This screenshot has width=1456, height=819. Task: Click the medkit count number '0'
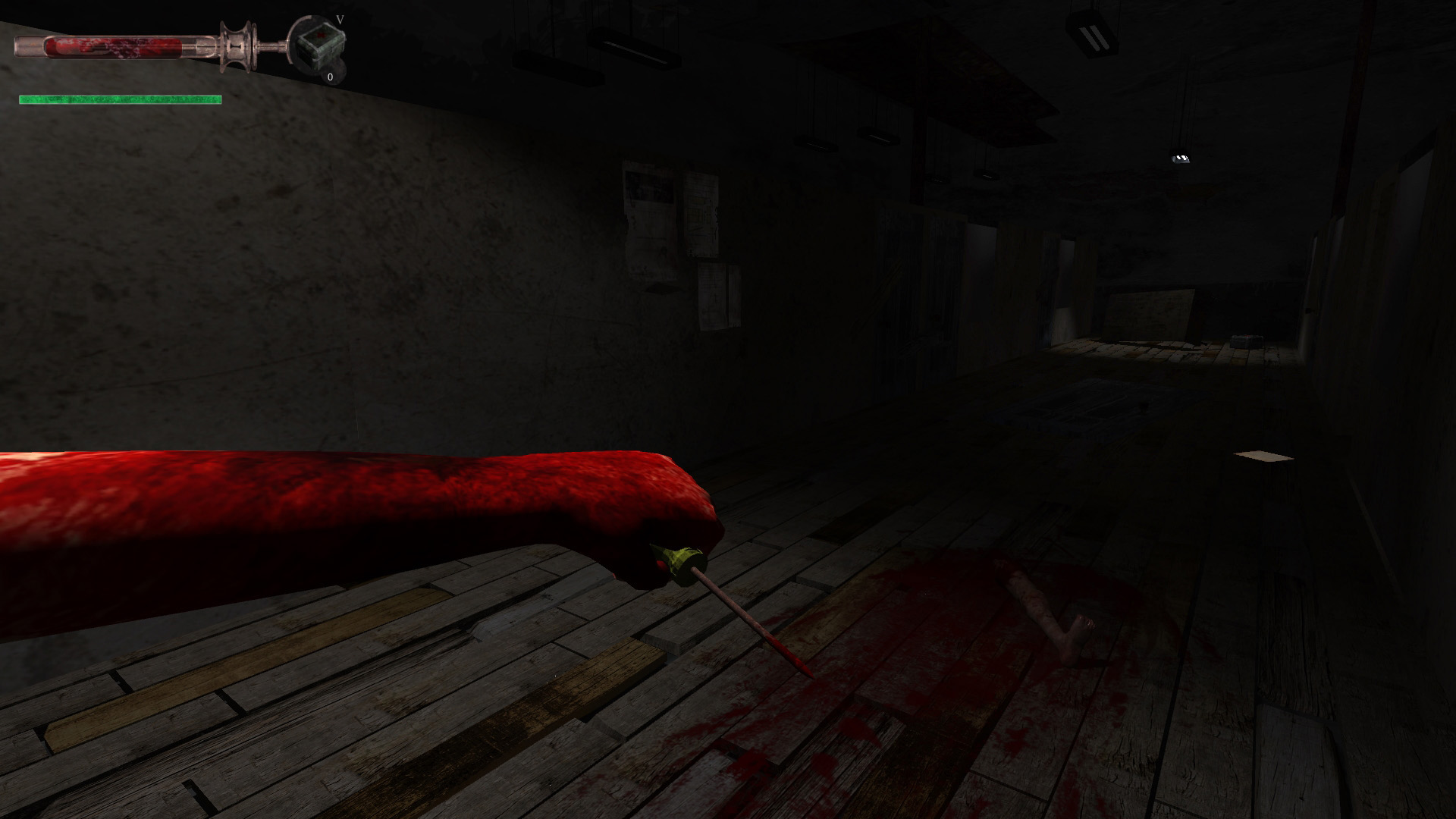click(329, 77)
